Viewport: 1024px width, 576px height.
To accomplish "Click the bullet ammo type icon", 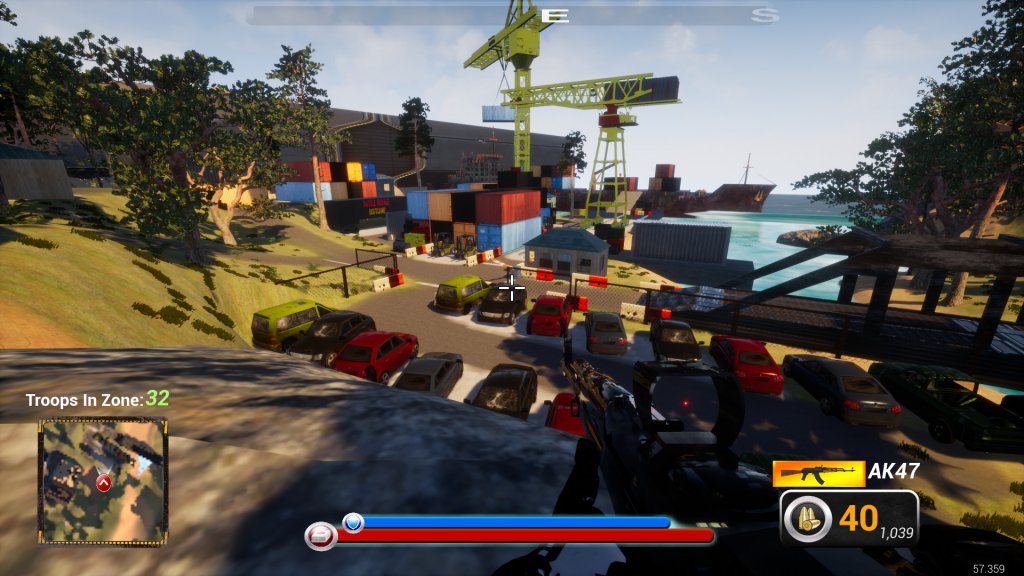I will tap(807, 520).
